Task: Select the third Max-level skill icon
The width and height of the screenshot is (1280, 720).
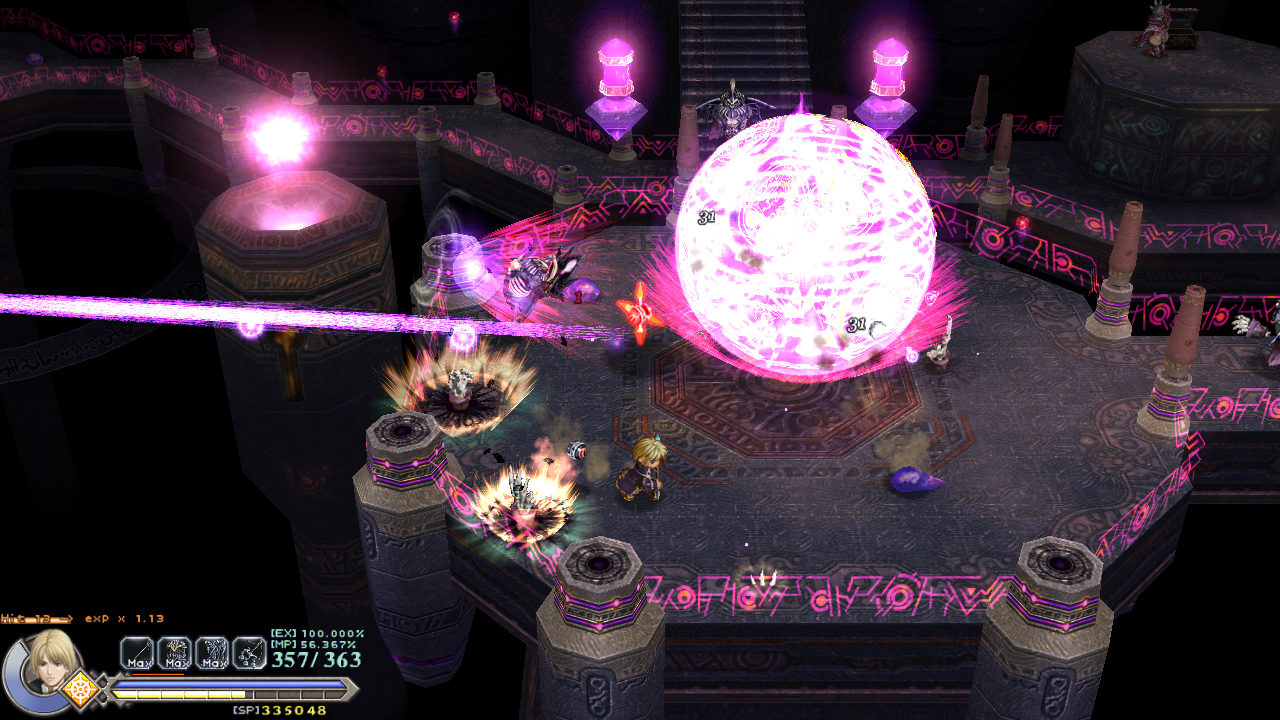Action: [x=212, y=653]
